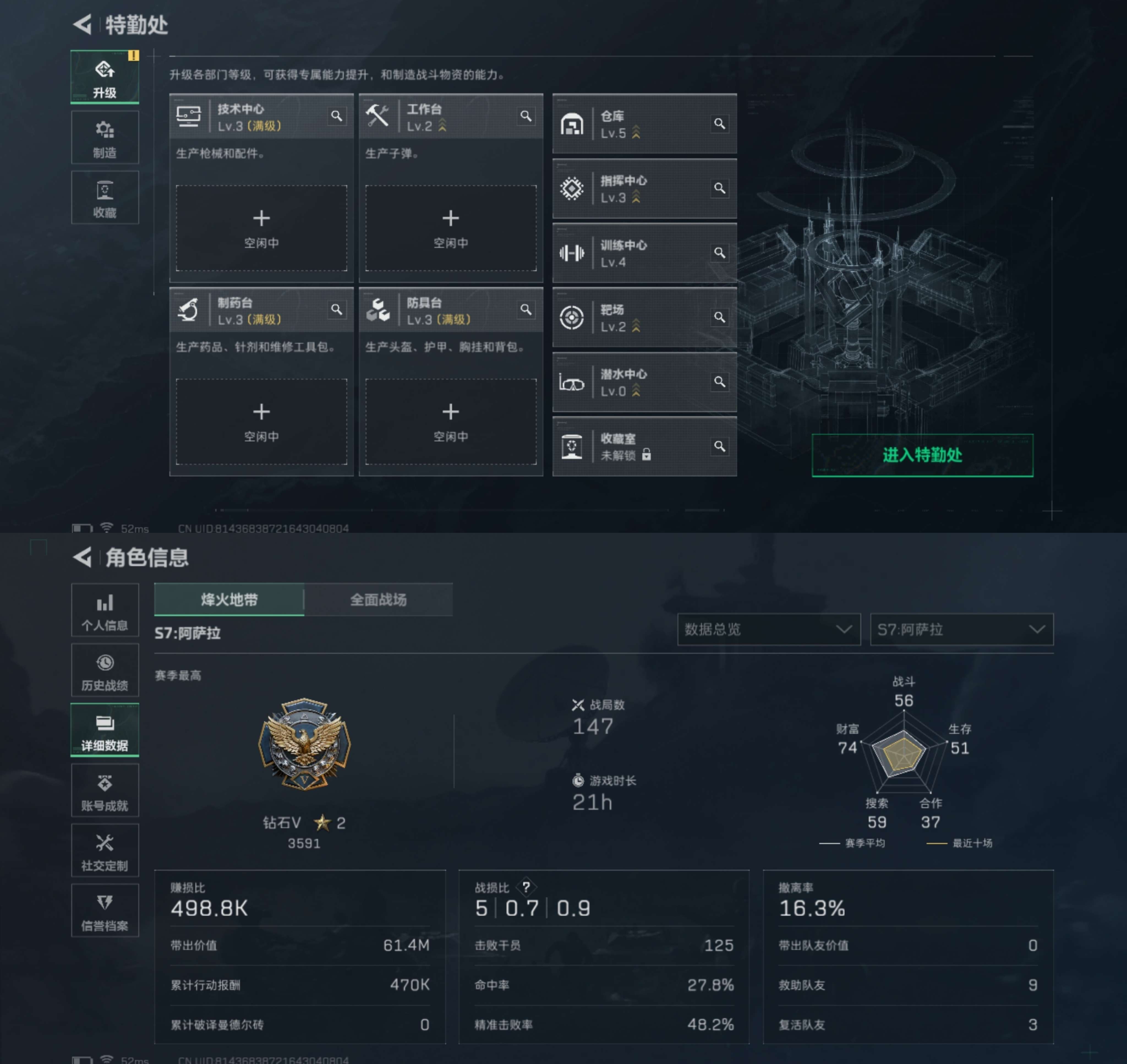Click the idle plus slot under 工作台
Viewport: 1127px width, 1064px height.
[x=451, y=228]
